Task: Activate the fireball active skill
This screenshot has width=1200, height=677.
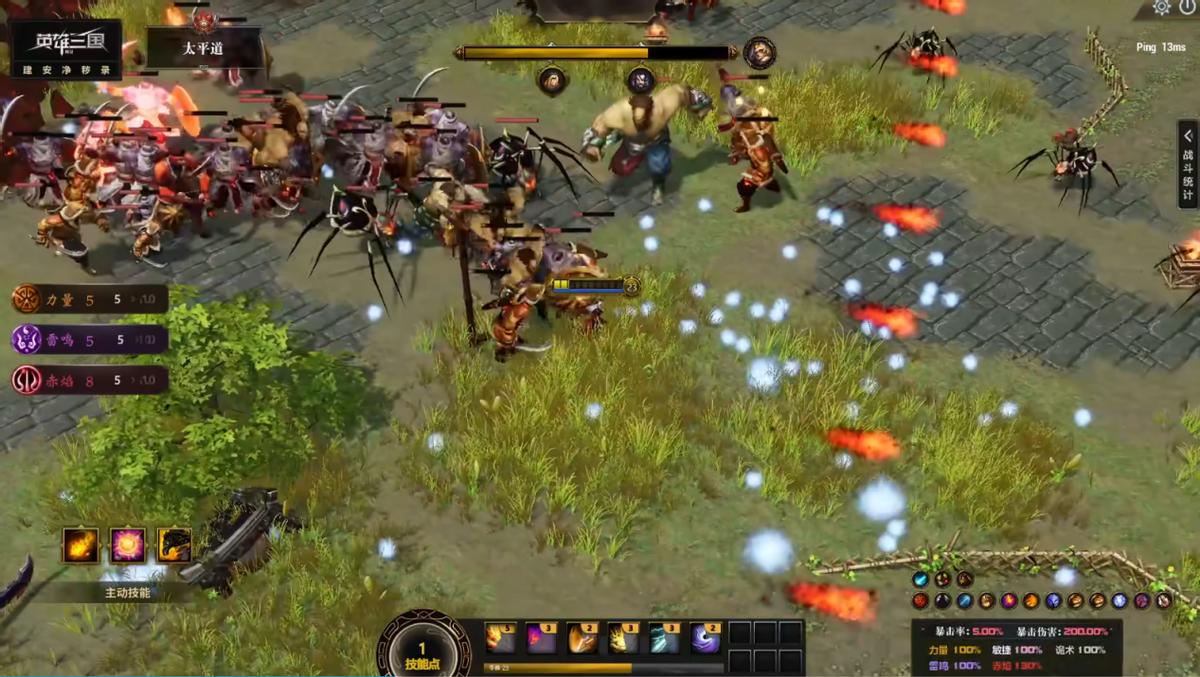Action: (x=81, y=545)
